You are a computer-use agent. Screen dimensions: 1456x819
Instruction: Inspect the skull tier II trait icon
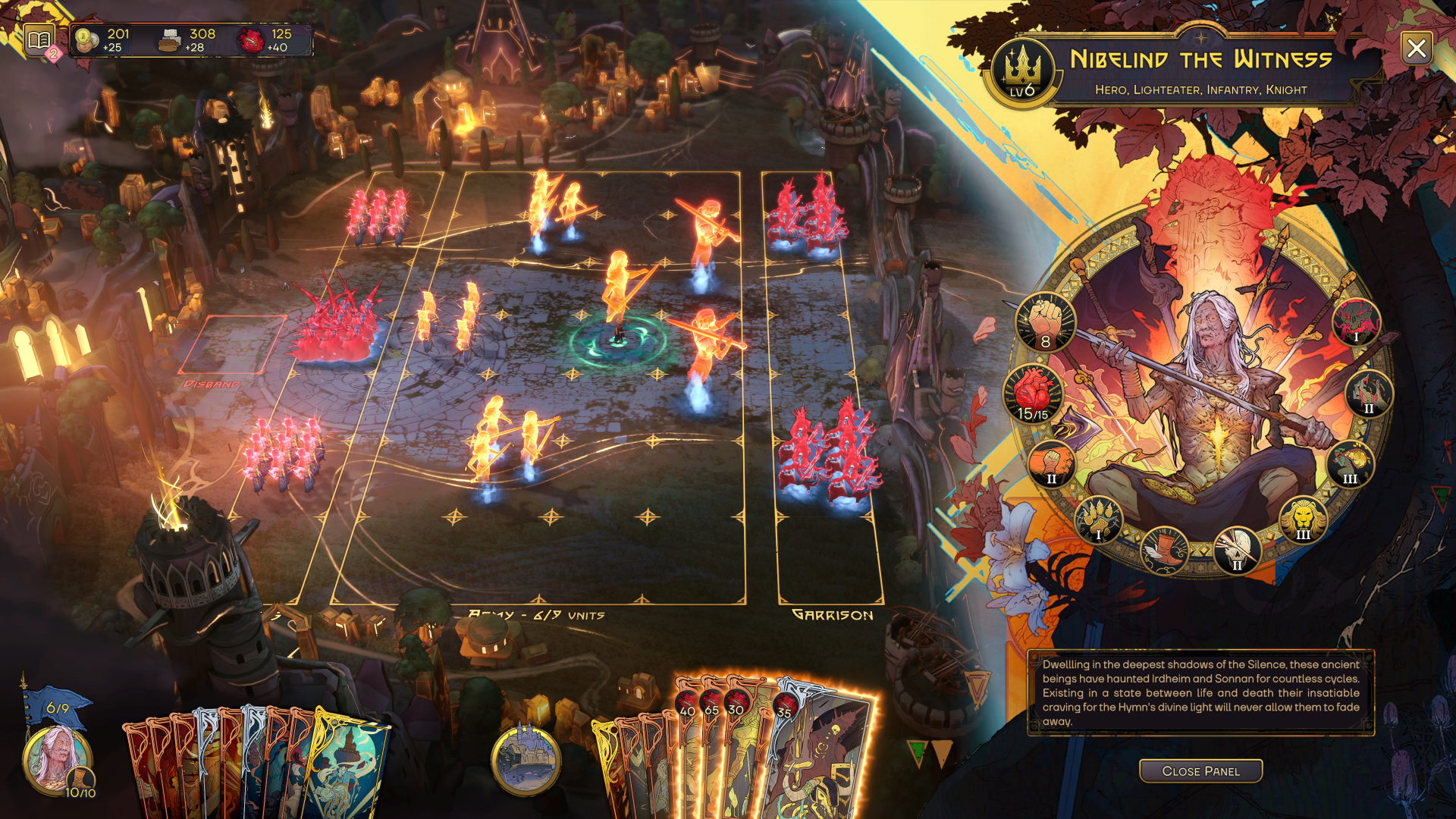tap(1237, 550)
